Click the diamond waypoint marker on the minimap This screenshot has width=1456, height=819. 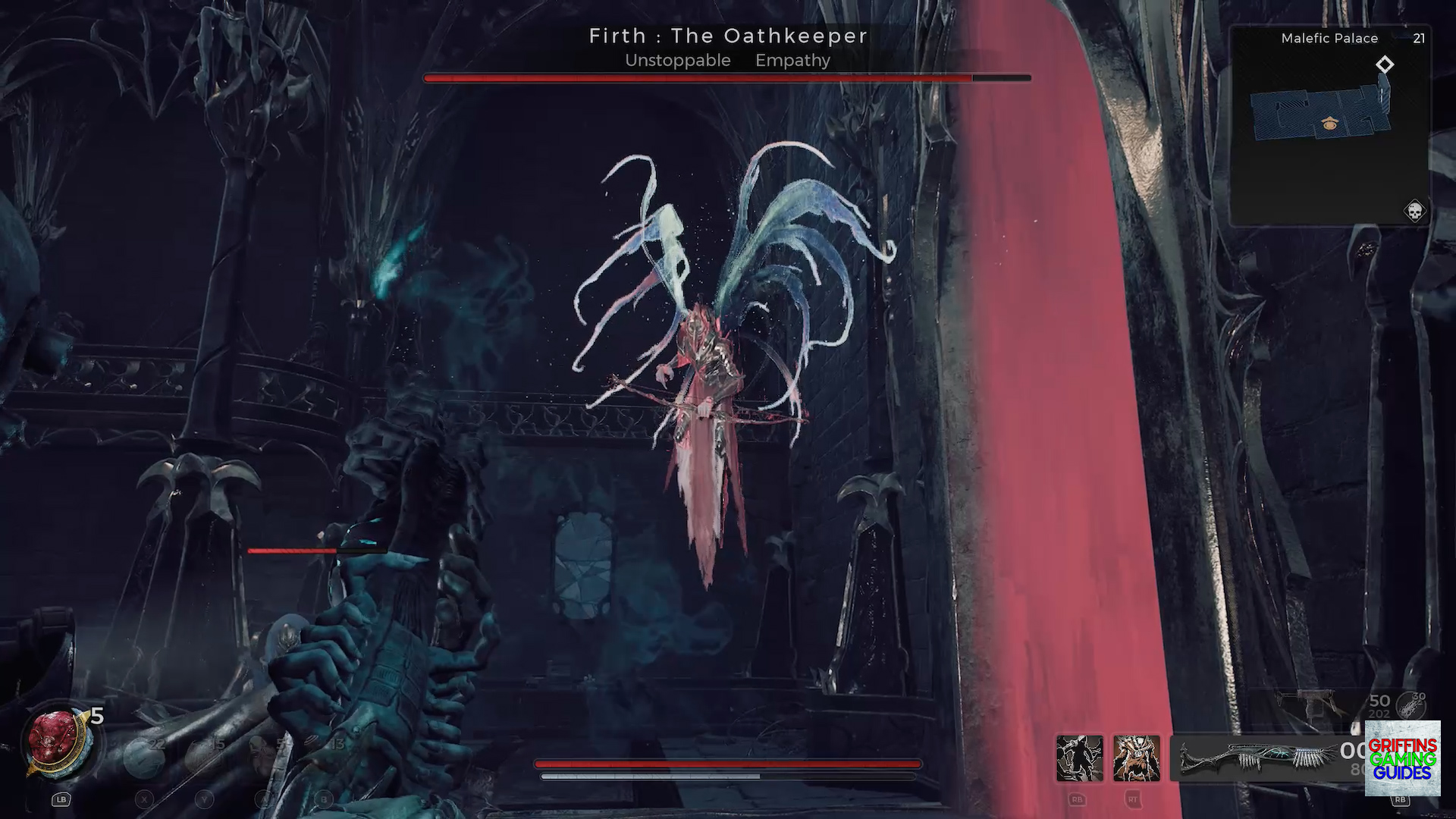point(1385,64)
